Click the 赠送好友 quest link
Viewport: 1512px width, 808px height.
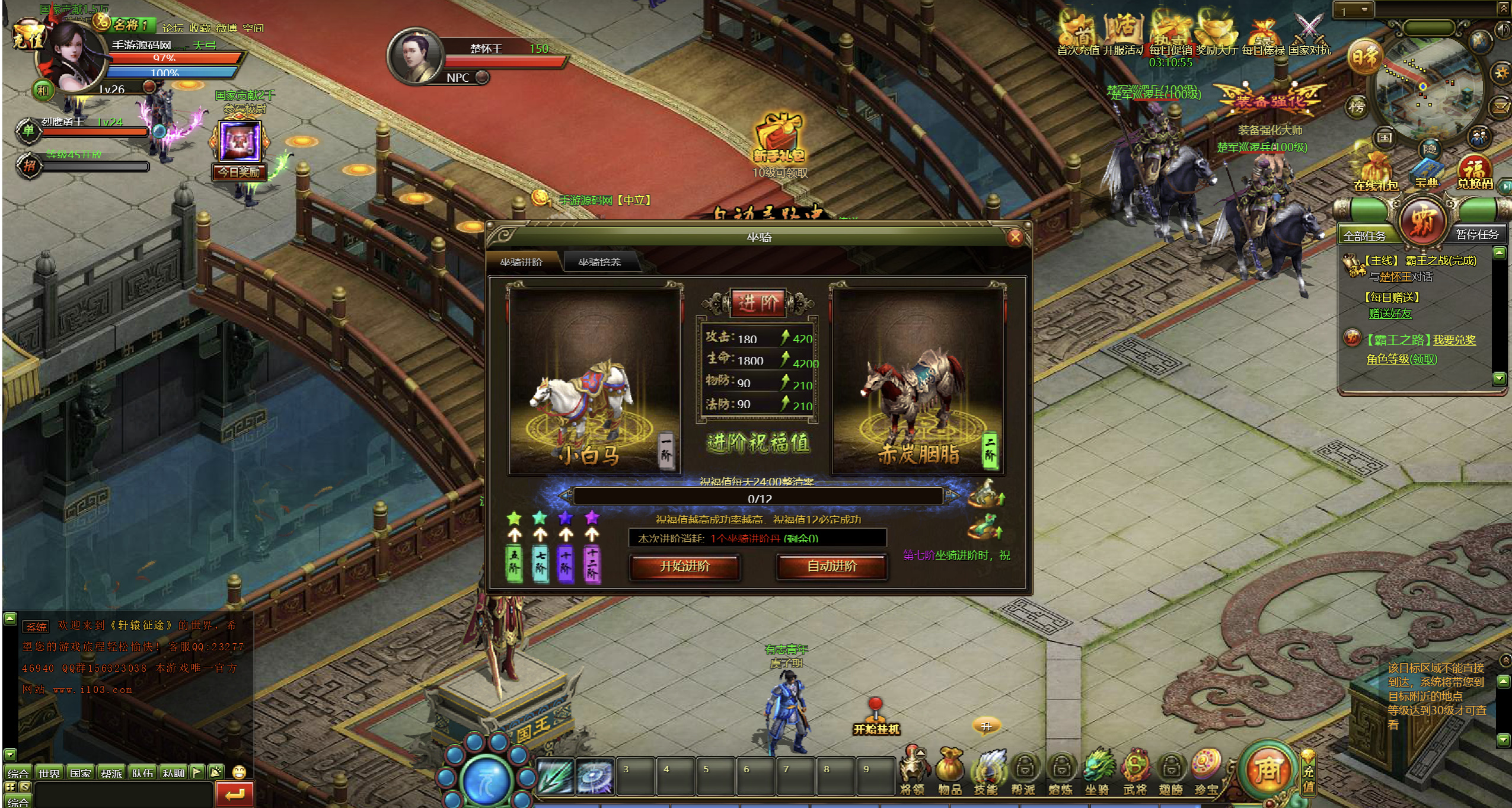[1390, 314]
